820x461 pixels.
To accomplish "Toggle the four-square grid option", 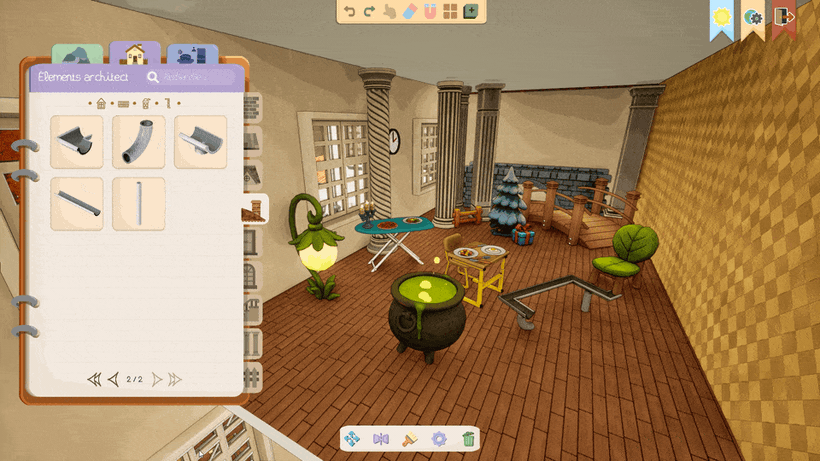I will click(450, 12).
